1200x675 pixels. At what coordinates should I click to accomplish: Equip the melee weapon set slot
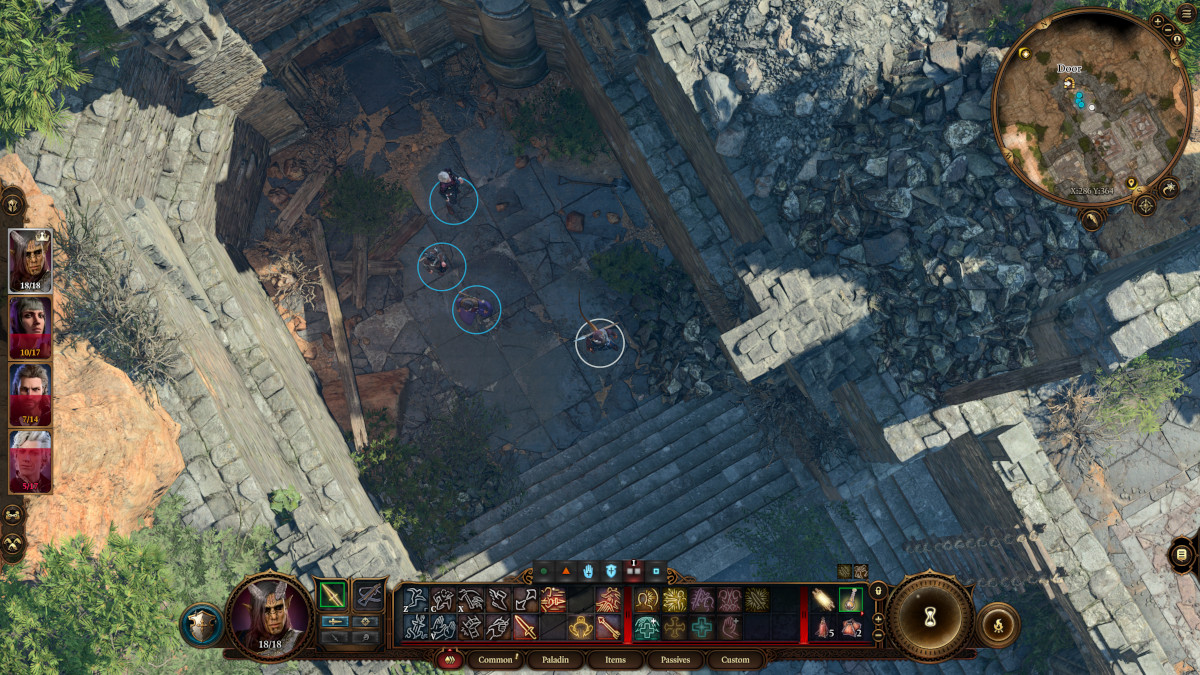(333, 595)
